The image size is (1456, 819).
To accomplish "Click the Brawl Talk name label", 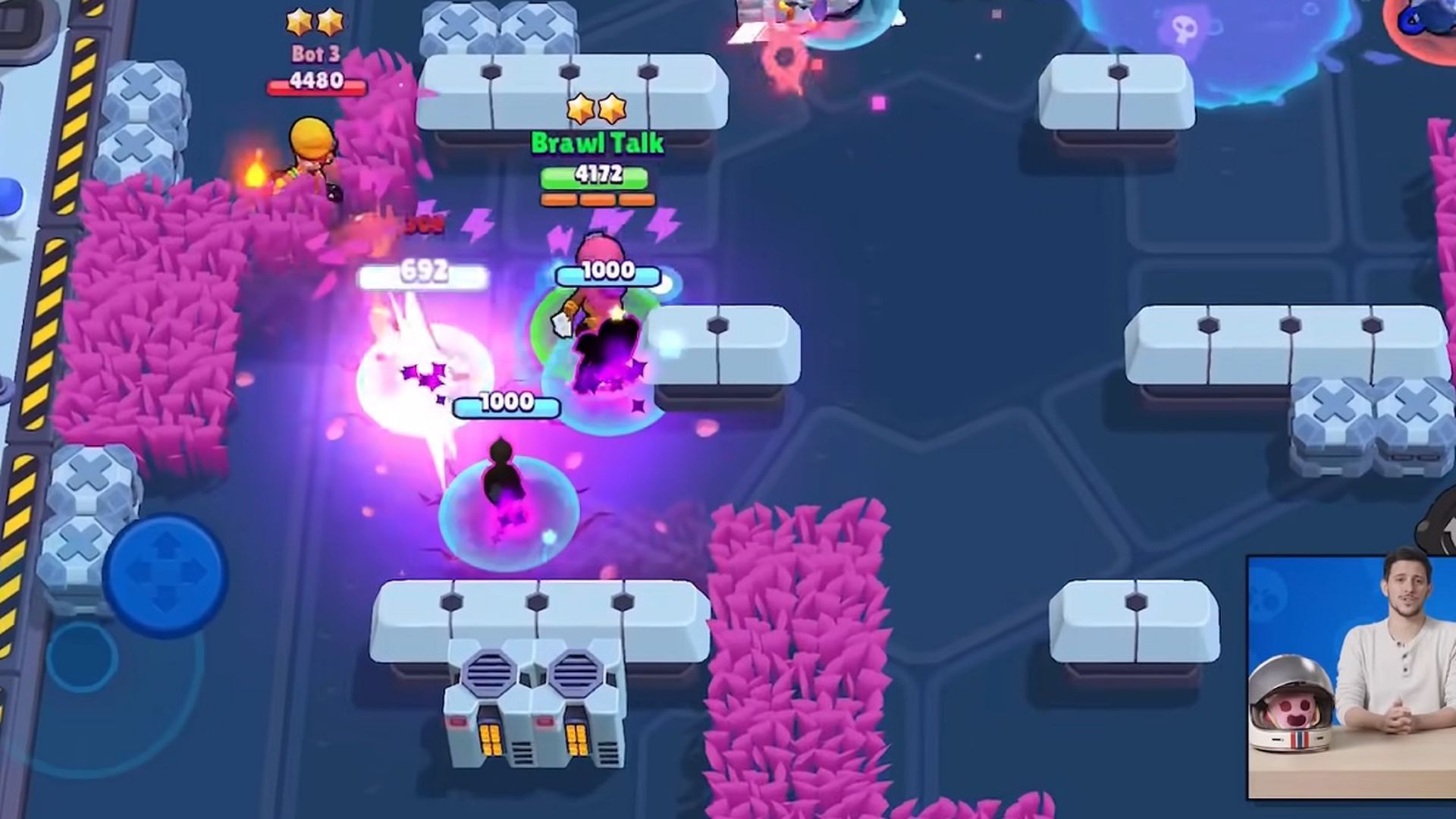I will tap(598, 142).
